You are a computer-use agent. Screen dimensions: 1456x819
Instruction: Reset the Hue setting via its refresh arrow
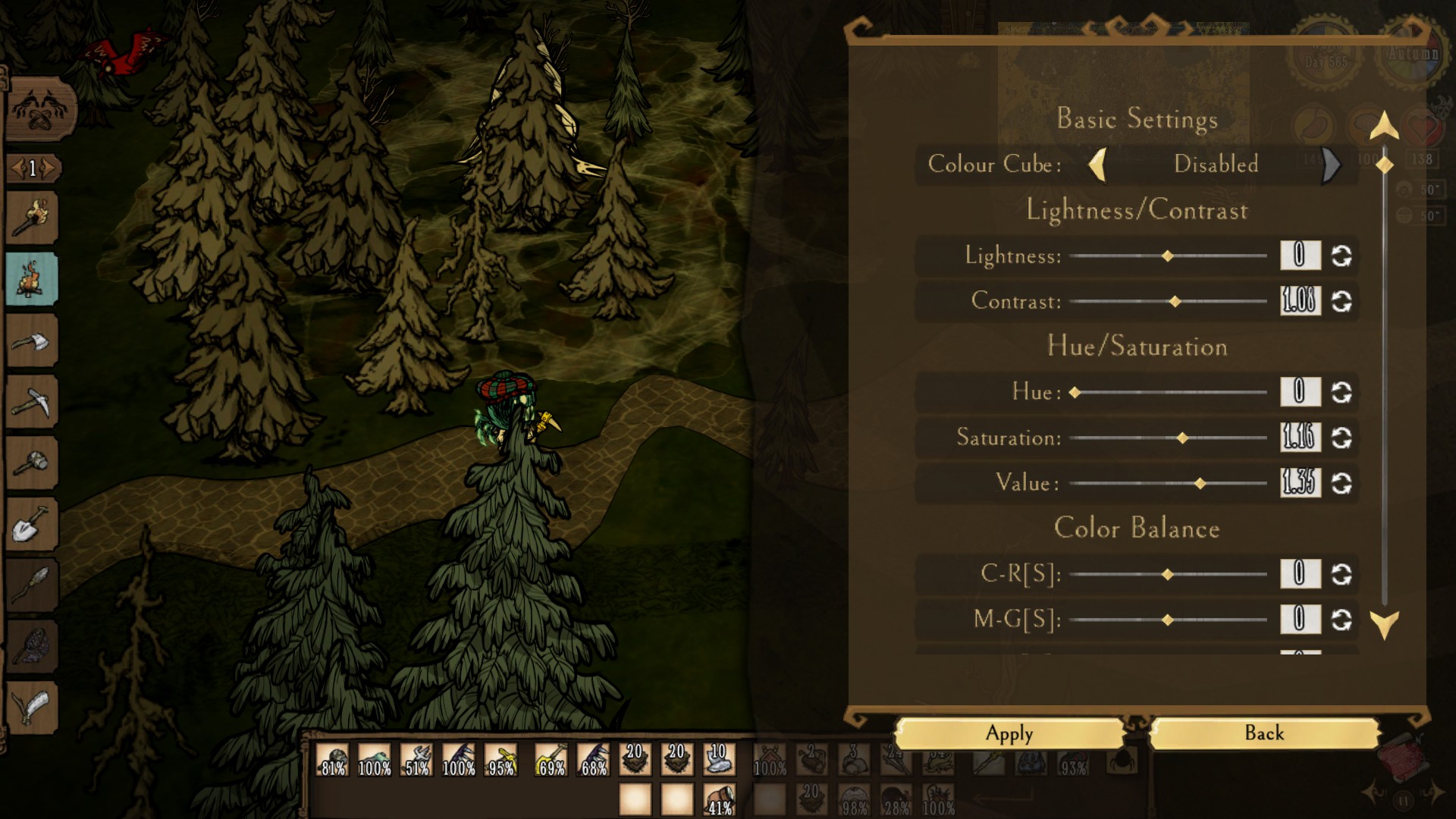[x=1342, y=392]
